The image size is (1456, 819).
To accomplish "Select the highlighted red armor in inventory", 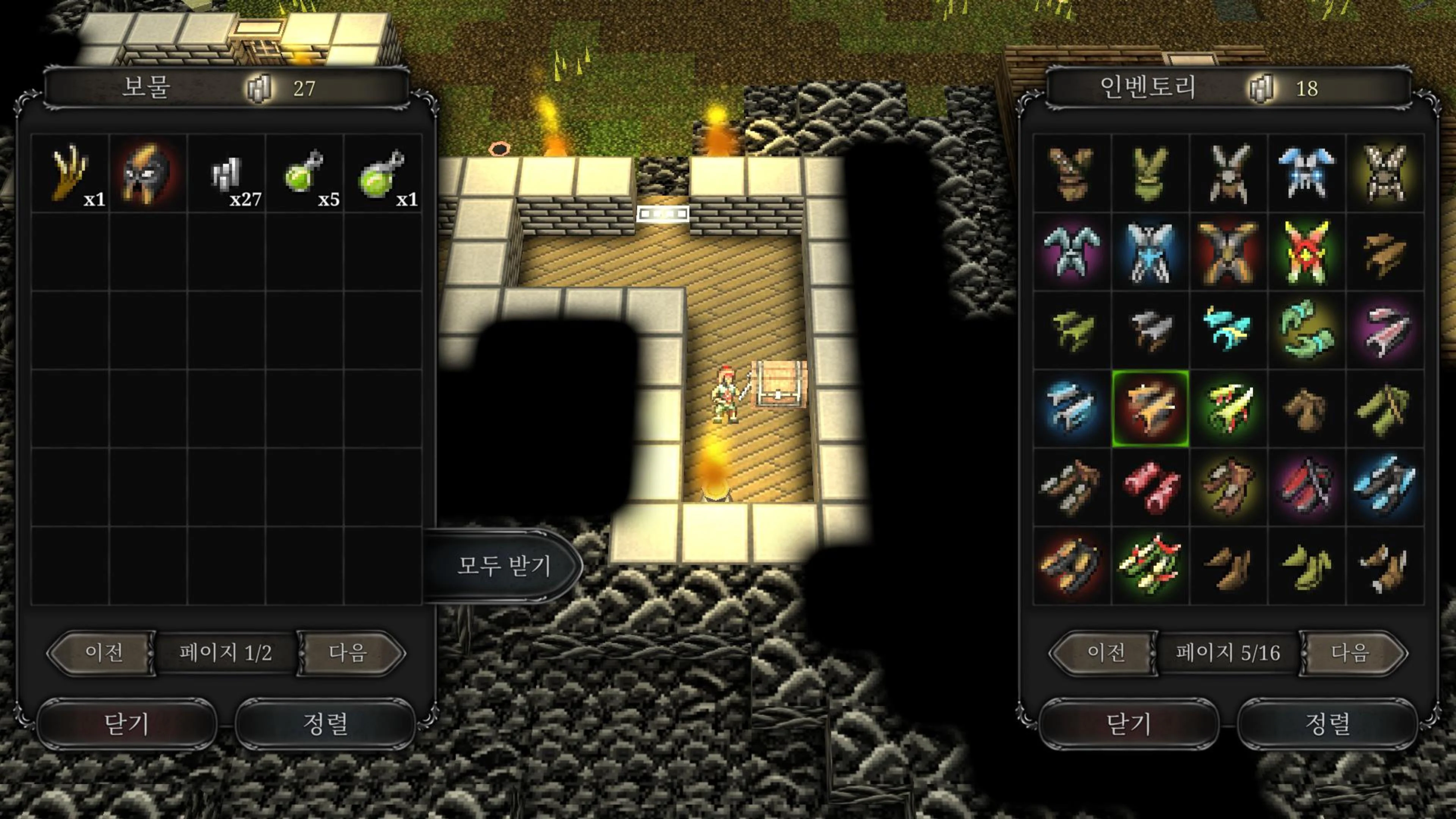I will coord(1152,408).
